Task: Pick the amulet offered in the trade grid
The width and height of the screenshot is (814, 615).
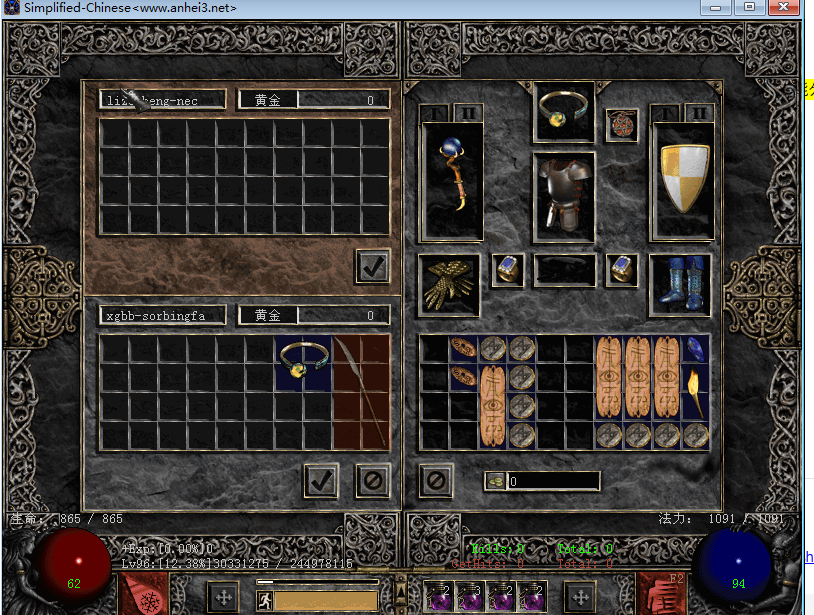Action: pos(303,362)
